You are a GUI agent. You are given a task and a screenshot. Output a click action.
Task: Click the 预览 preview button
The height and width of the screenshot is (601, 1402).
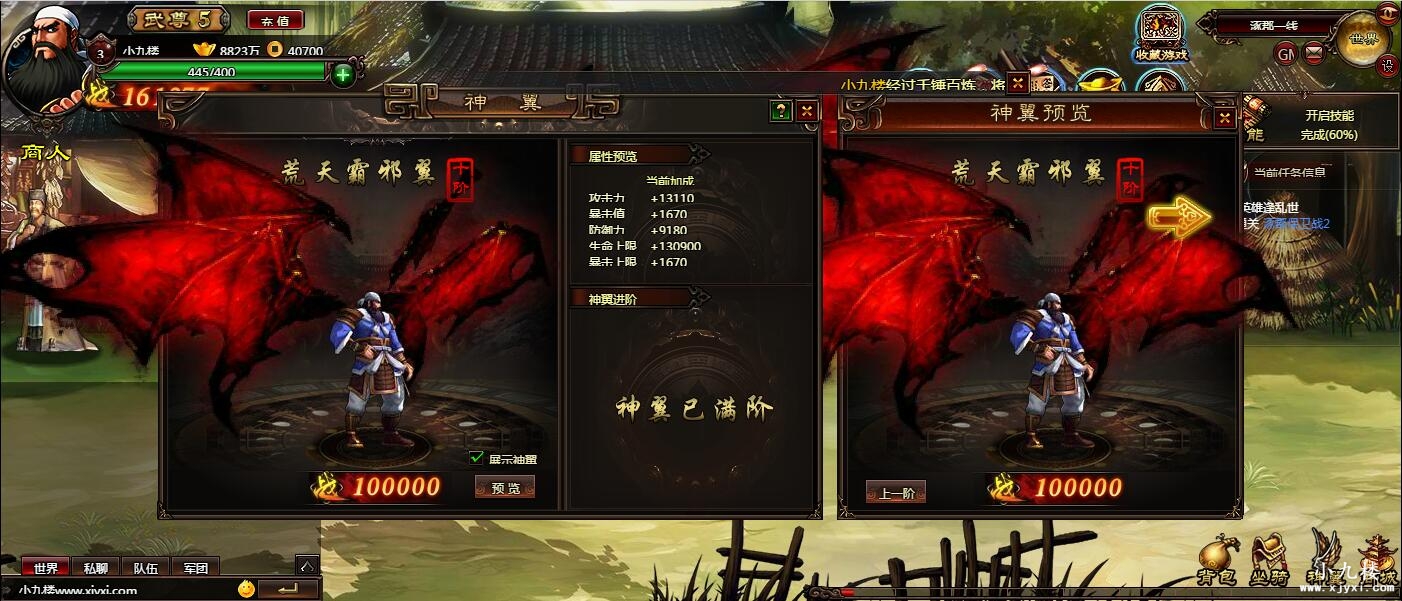505,487
